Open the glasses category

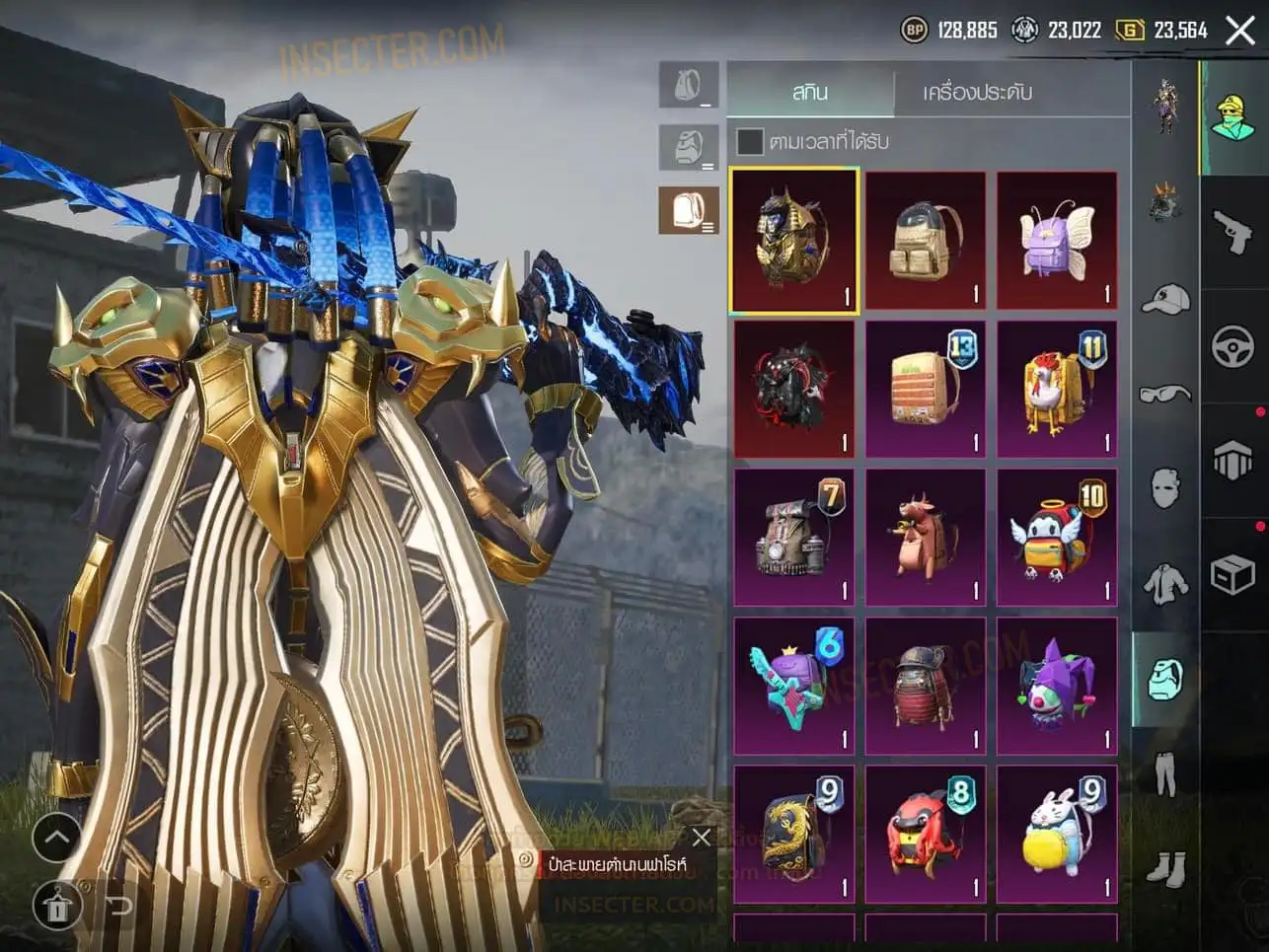tap(1165, 395)
